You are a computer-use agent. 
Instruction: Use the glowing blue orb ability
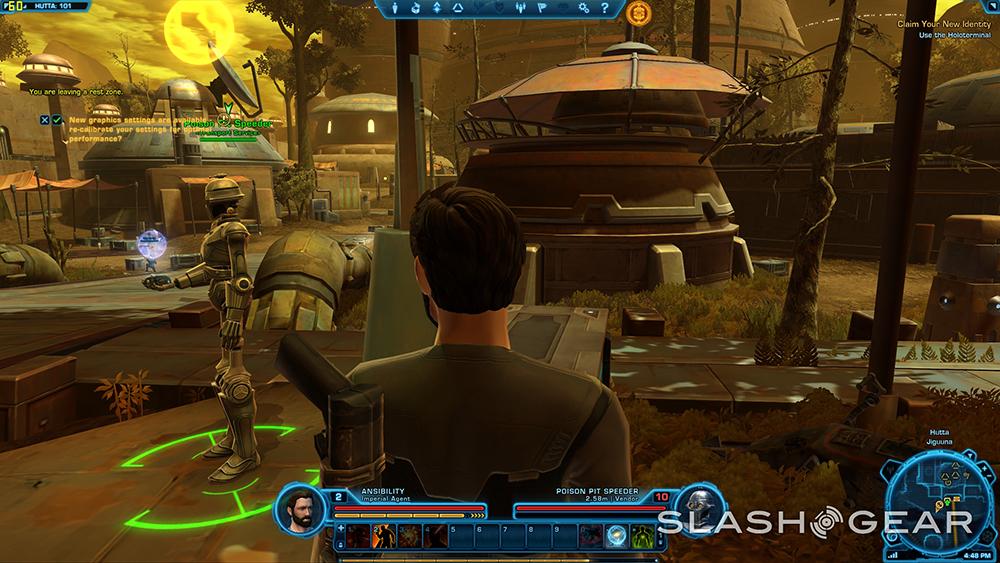tap(617, 536)
